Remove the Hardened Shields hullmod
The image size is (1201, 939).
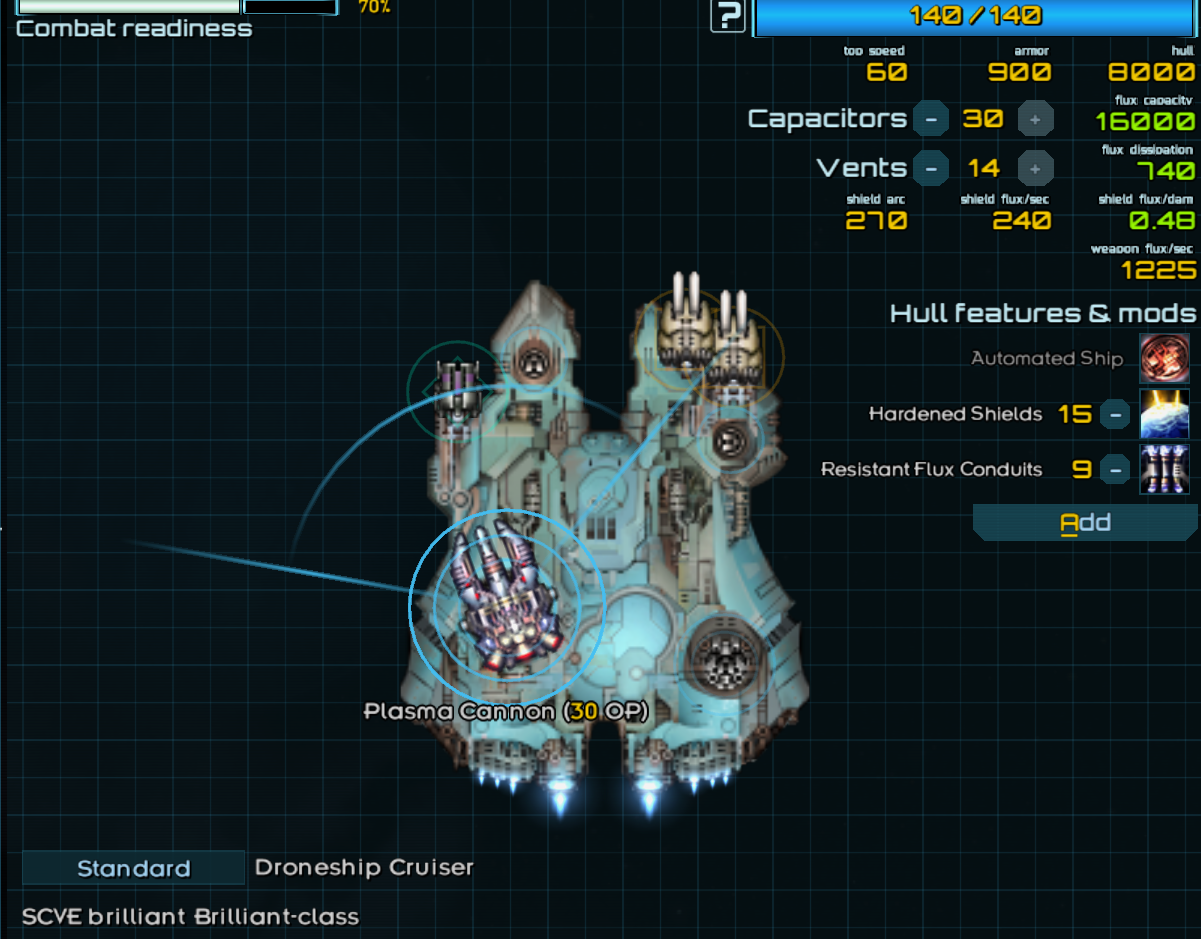coord(1115,414)
